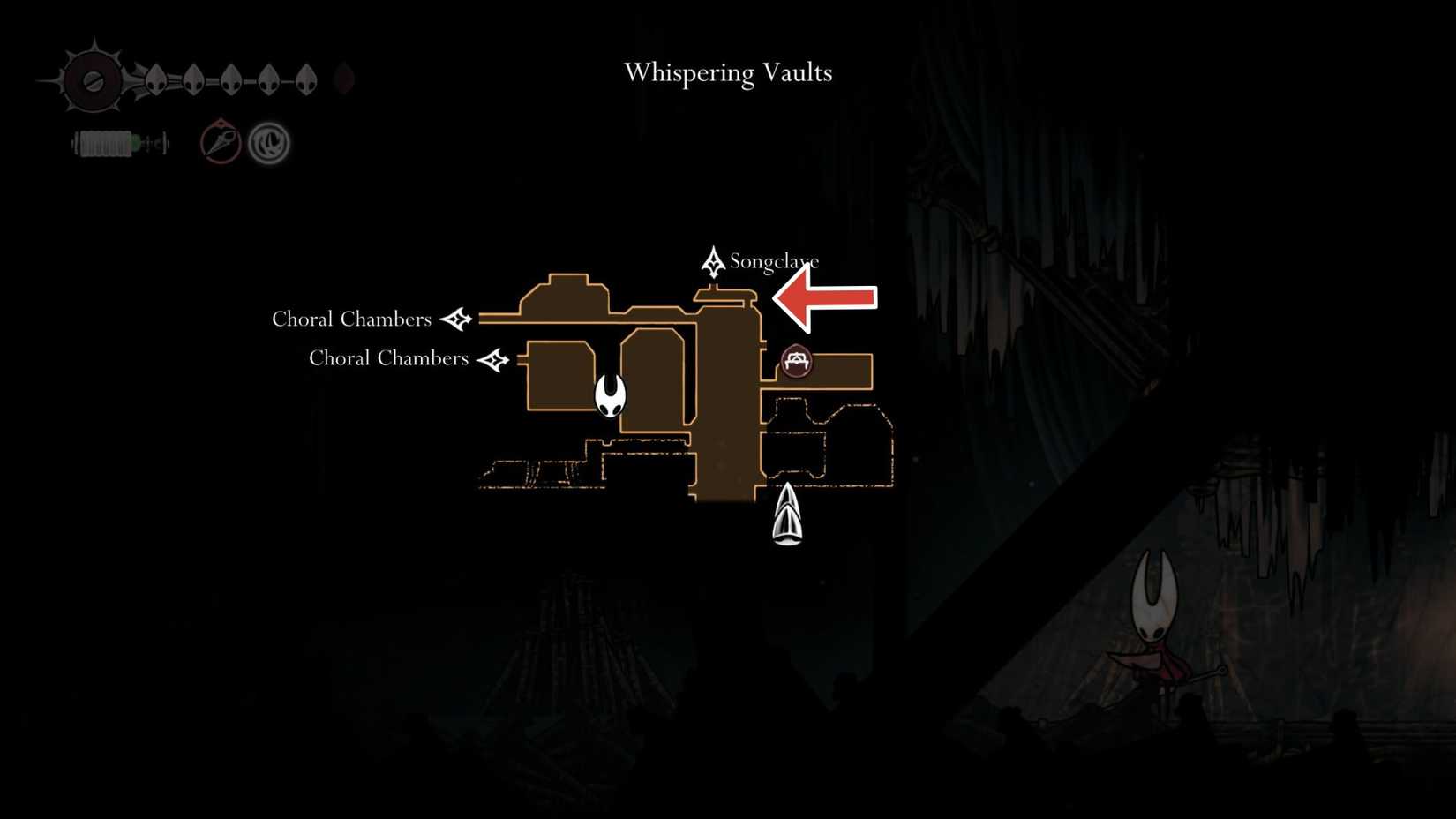Screen dimensions: 1456x819
Task: Click the spiked health rosary emblem
Action: (x=93, y=79)
